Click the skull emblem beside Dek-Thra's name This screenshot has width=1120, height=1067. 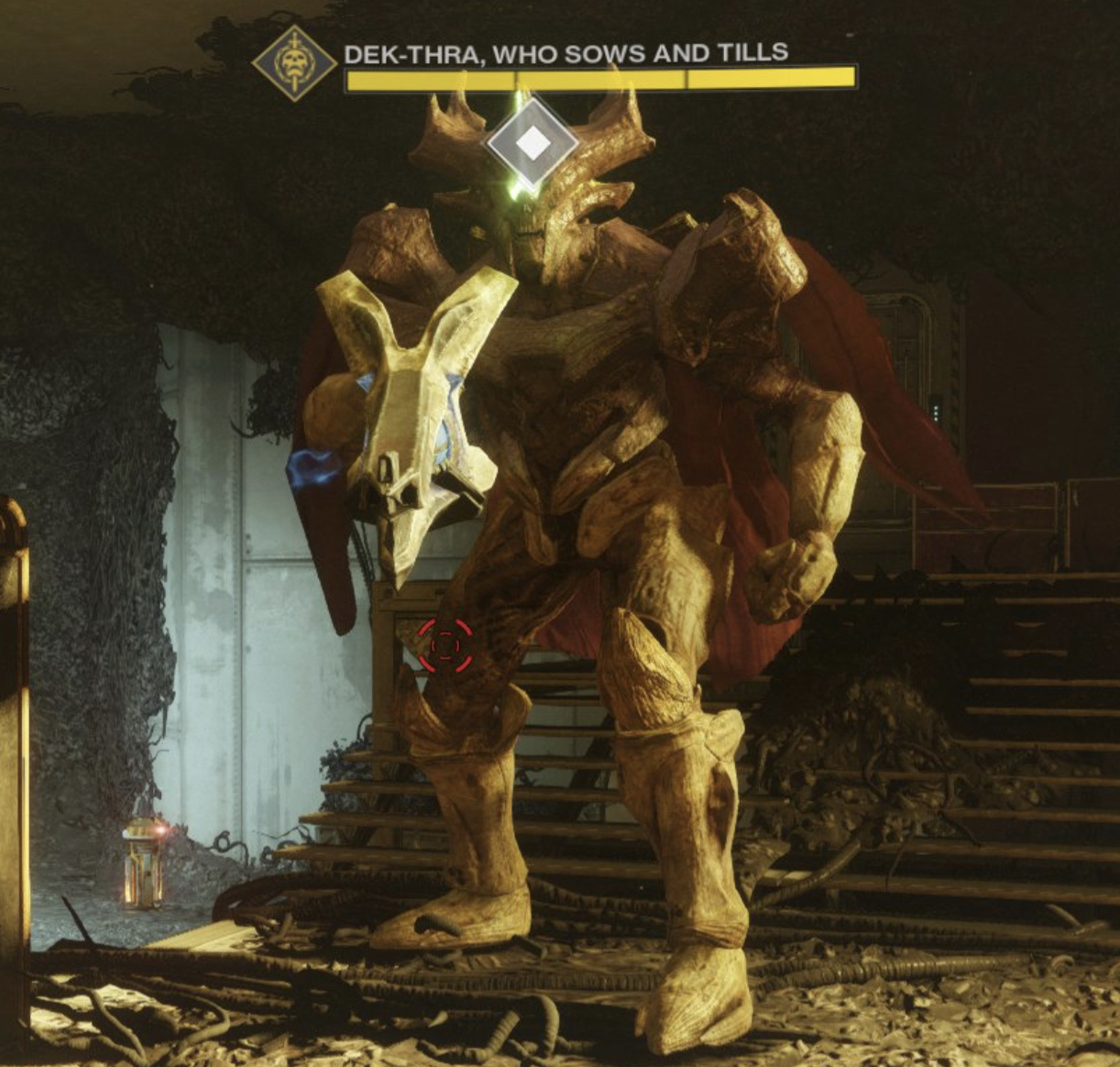point(293,64)
